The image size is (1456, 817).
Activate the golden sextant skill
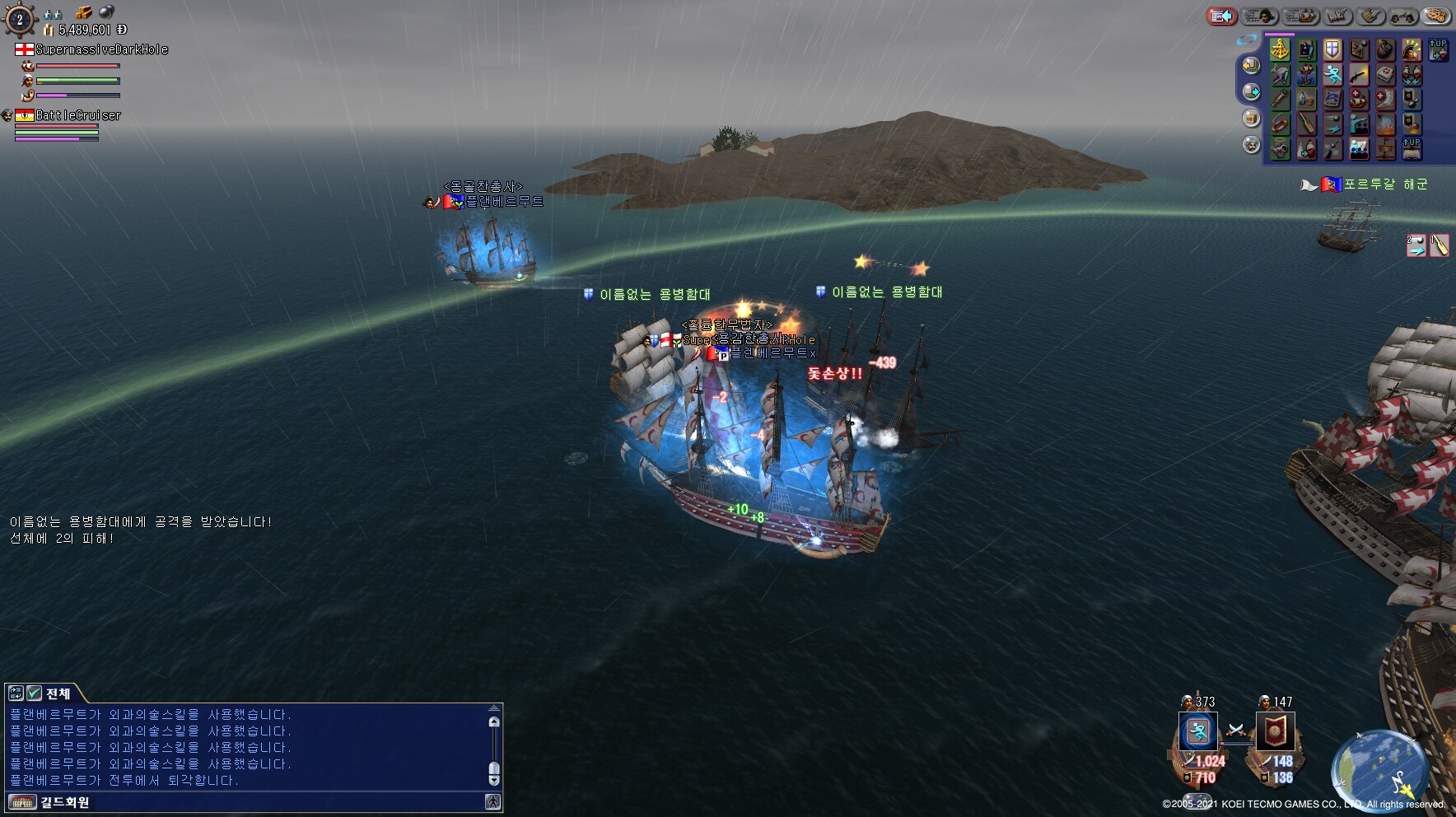[x=1279, y=49]
